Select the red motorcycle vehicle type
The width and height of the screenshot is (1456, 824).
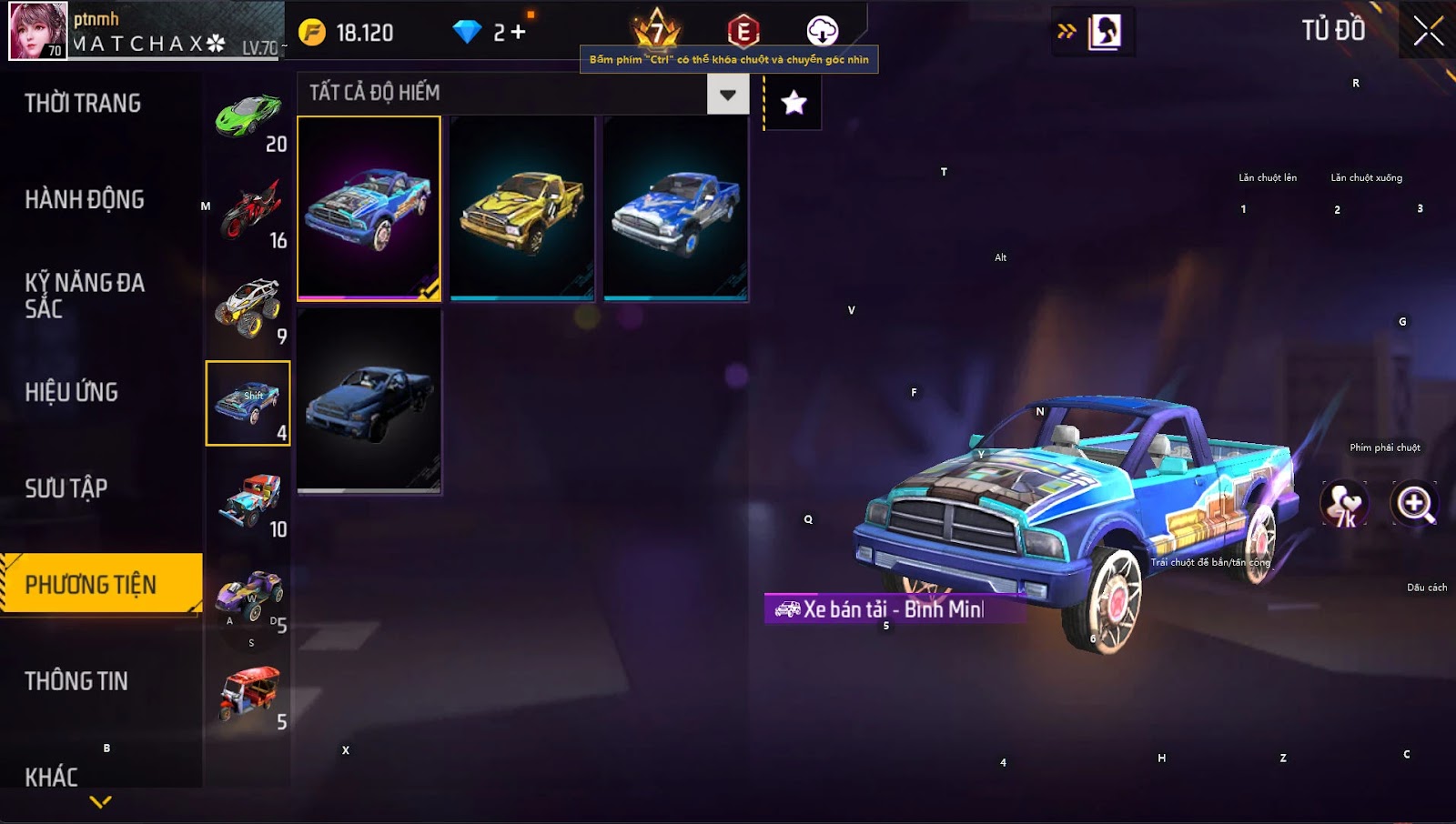tap(248, 213)
